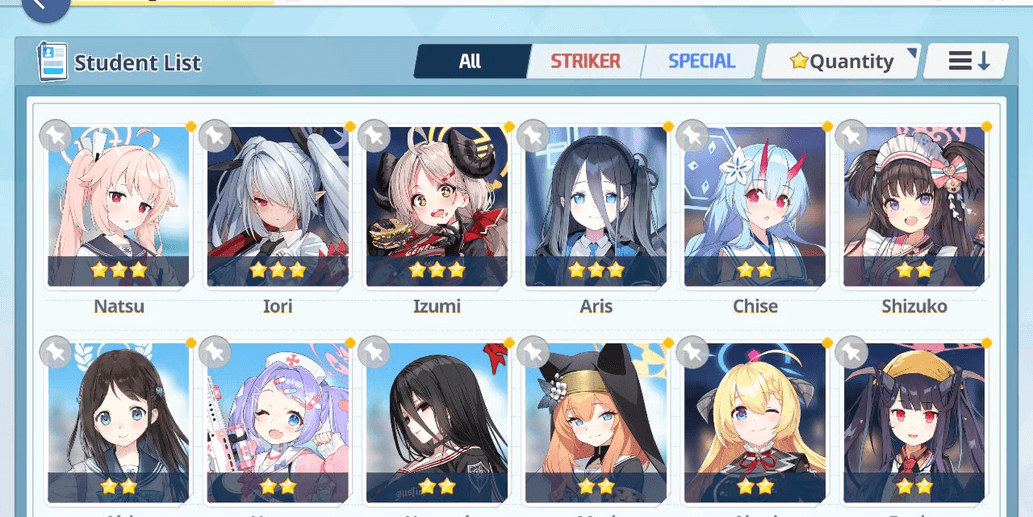Click the favorite star on Shizuko's card
This screenshot has height=517, width=1033.
pyautogui.click(x=852, y=135)
